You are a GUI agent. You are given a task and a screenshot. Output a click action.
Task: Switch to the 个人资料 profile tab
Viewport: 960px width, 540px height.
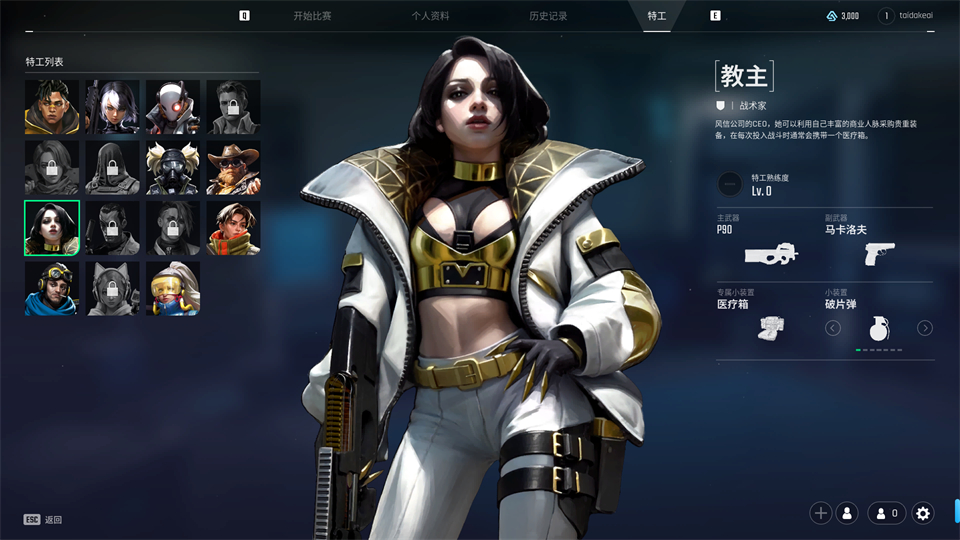click(430, 16)
